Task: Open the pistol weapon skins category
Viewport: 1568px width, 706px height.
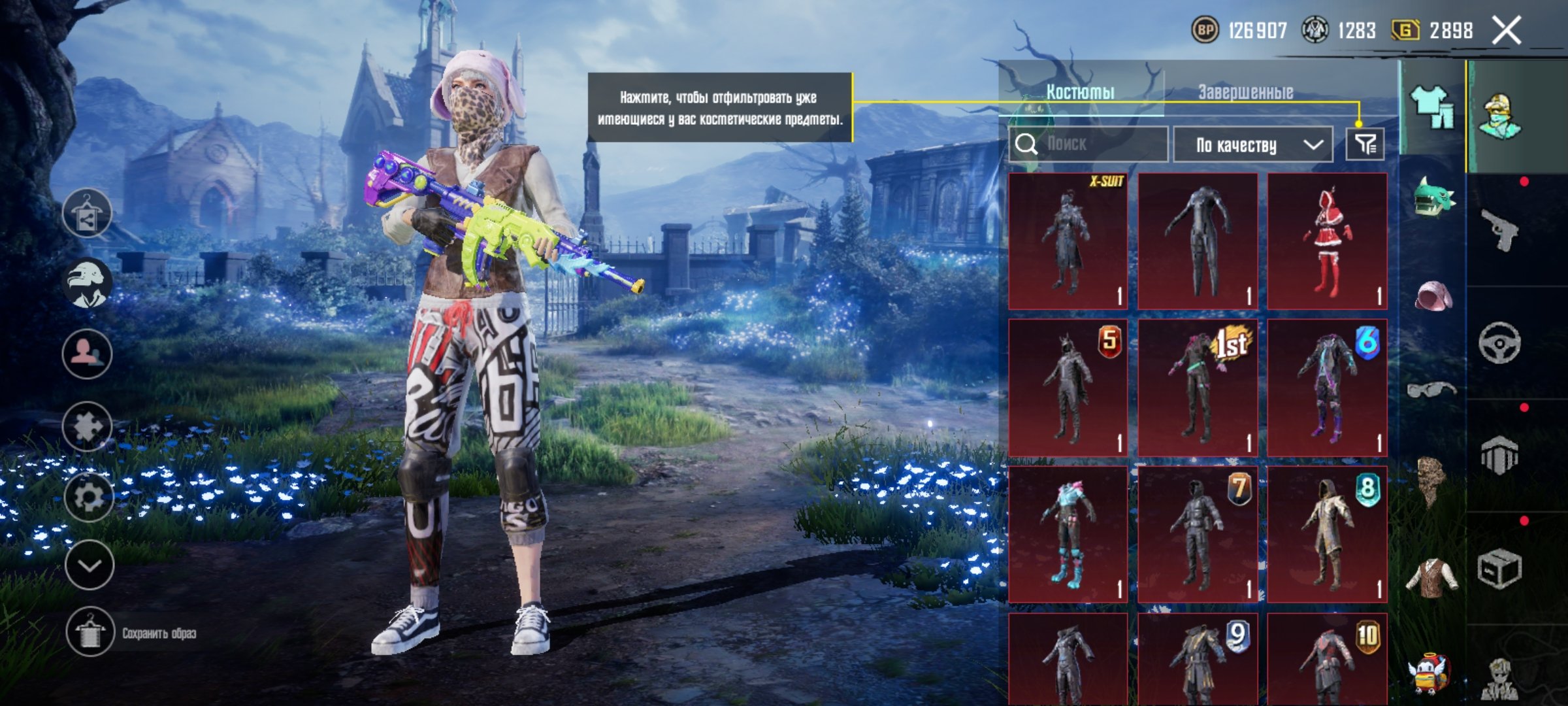Action: point(1500,229)
